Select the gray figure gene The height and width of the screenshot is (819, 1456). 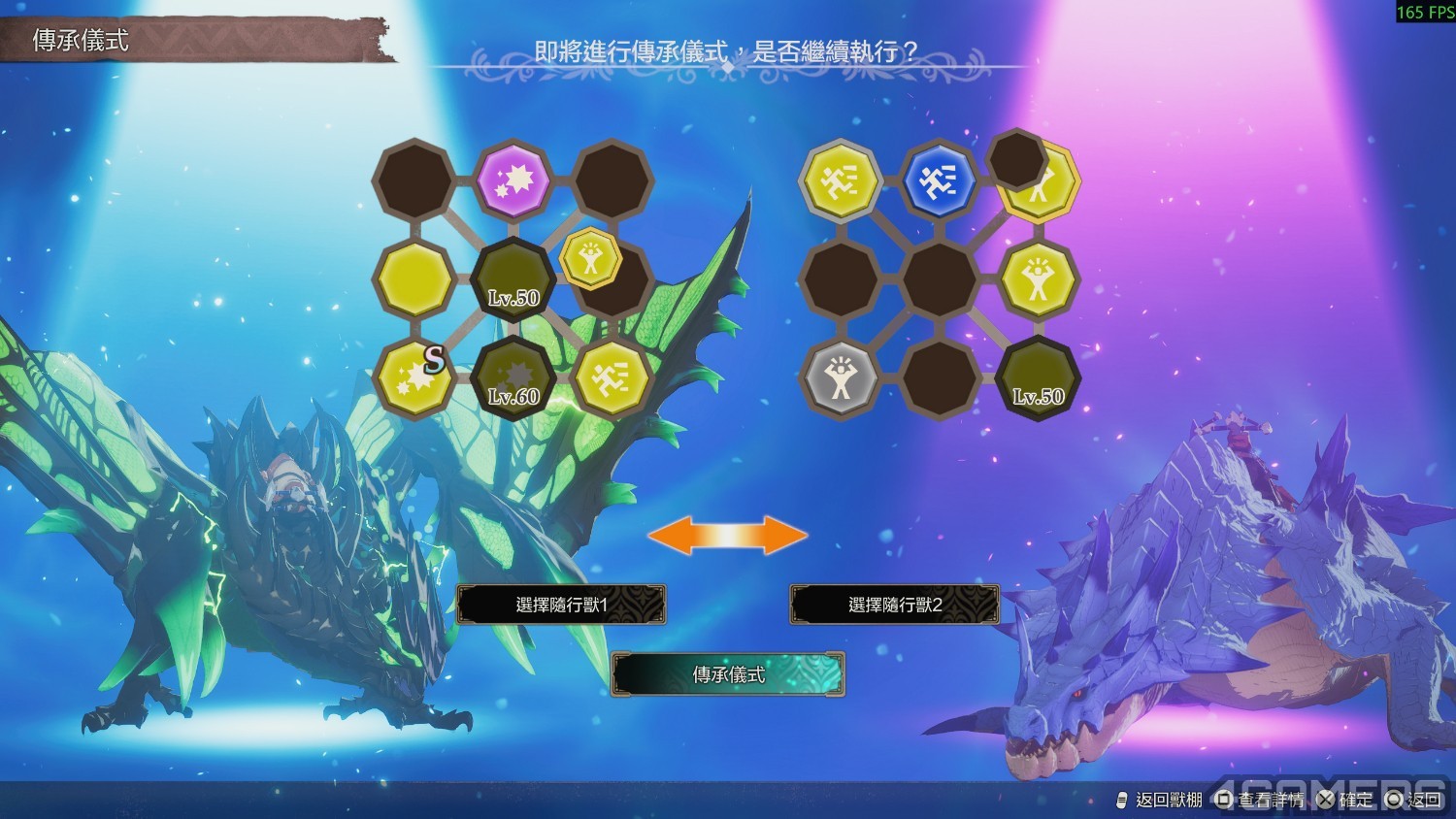pyautogui.click(x=841, y=377)
